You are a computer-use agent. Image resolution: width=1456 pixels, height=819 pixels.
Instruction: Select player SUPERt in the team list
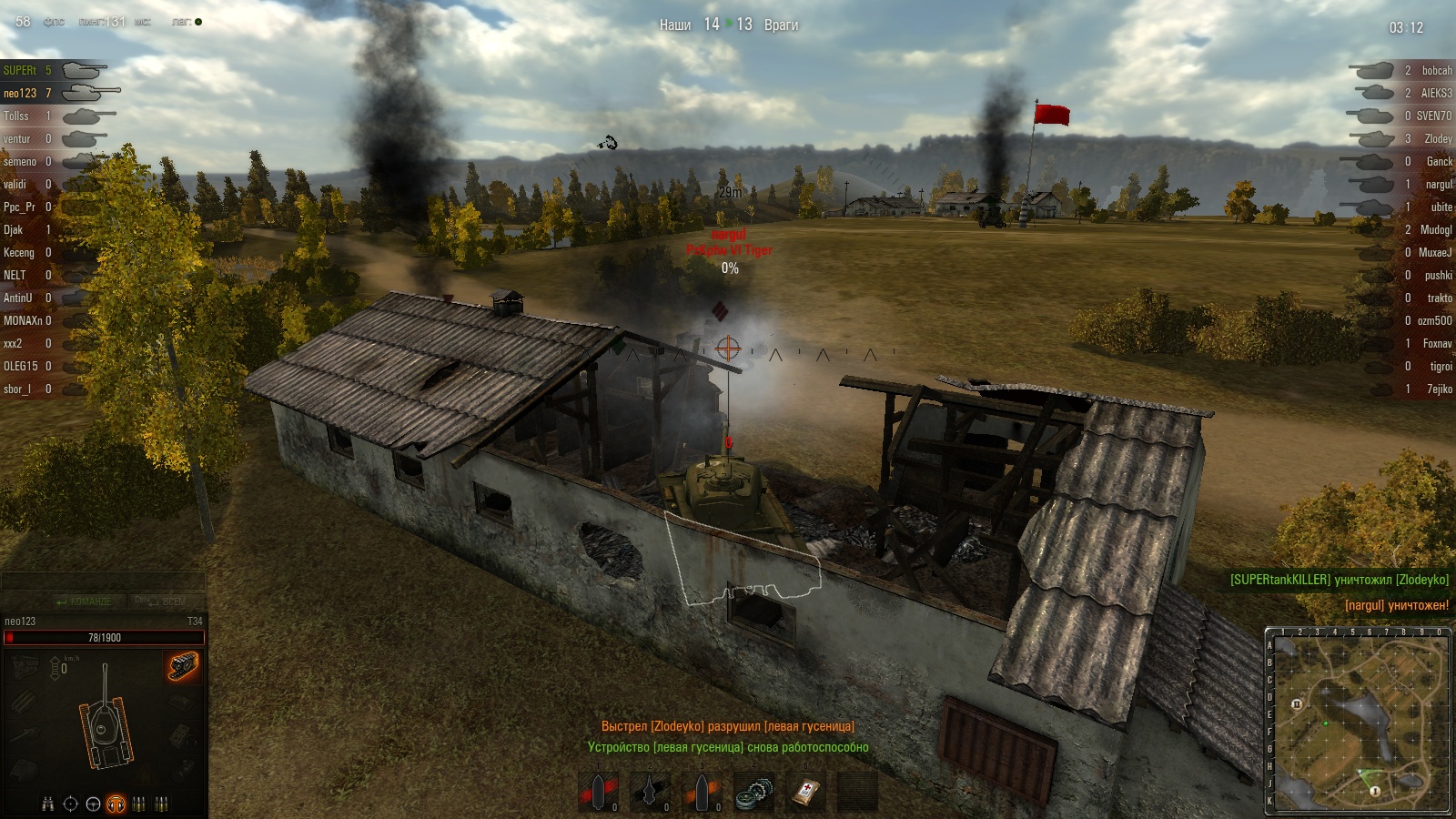[x=20, y=70]
